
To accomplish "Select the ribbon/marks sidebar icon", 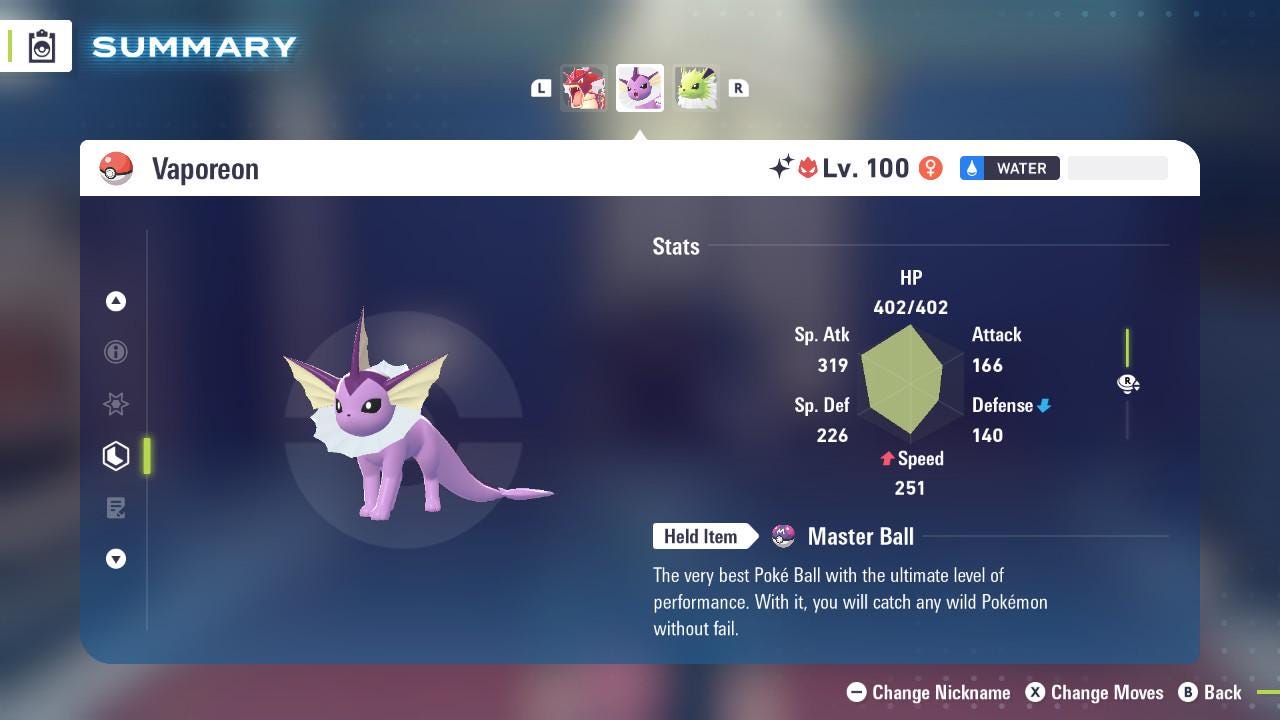I will point(116,404).
